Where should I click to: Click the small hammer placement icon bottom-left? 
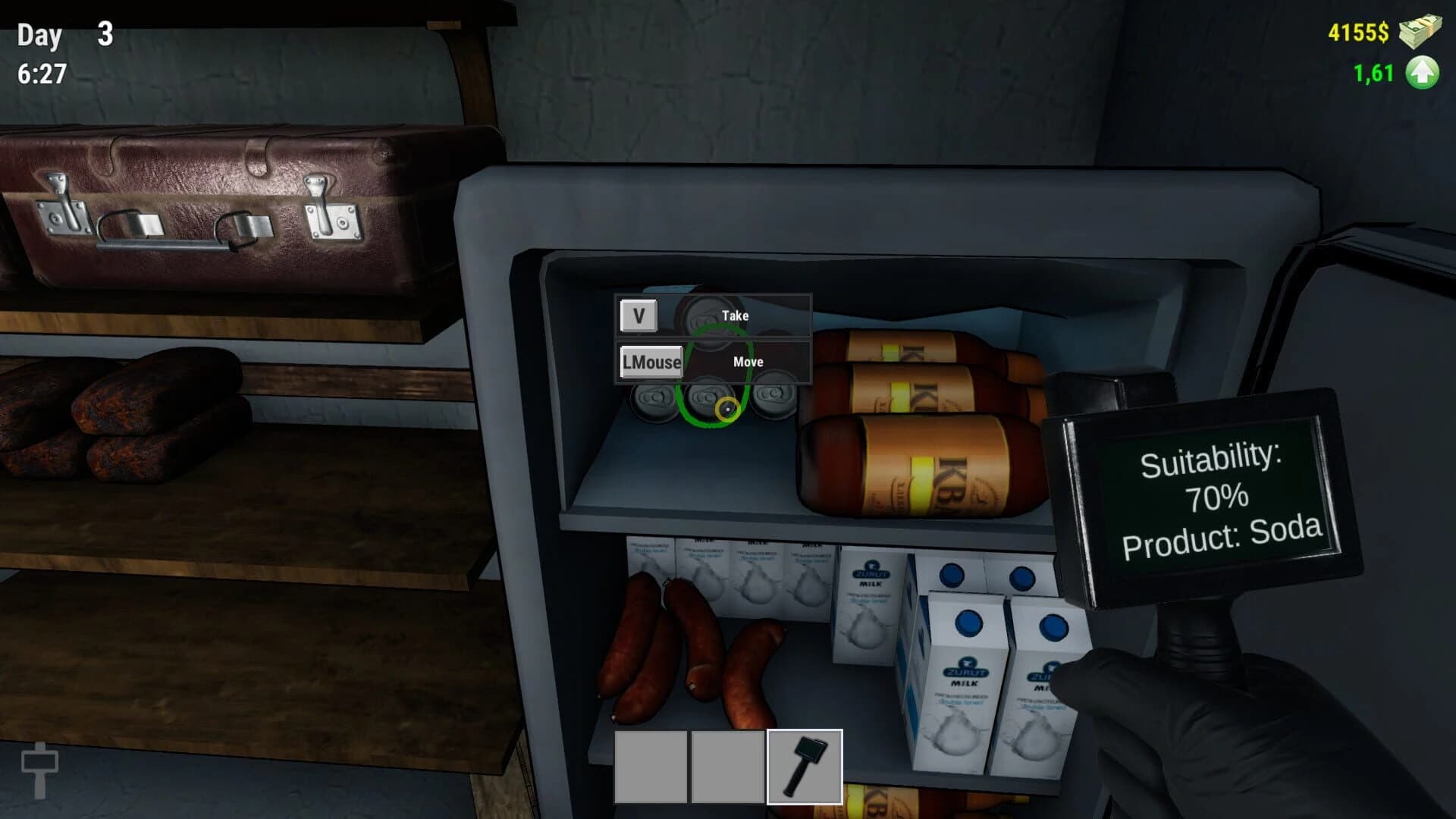42,770
